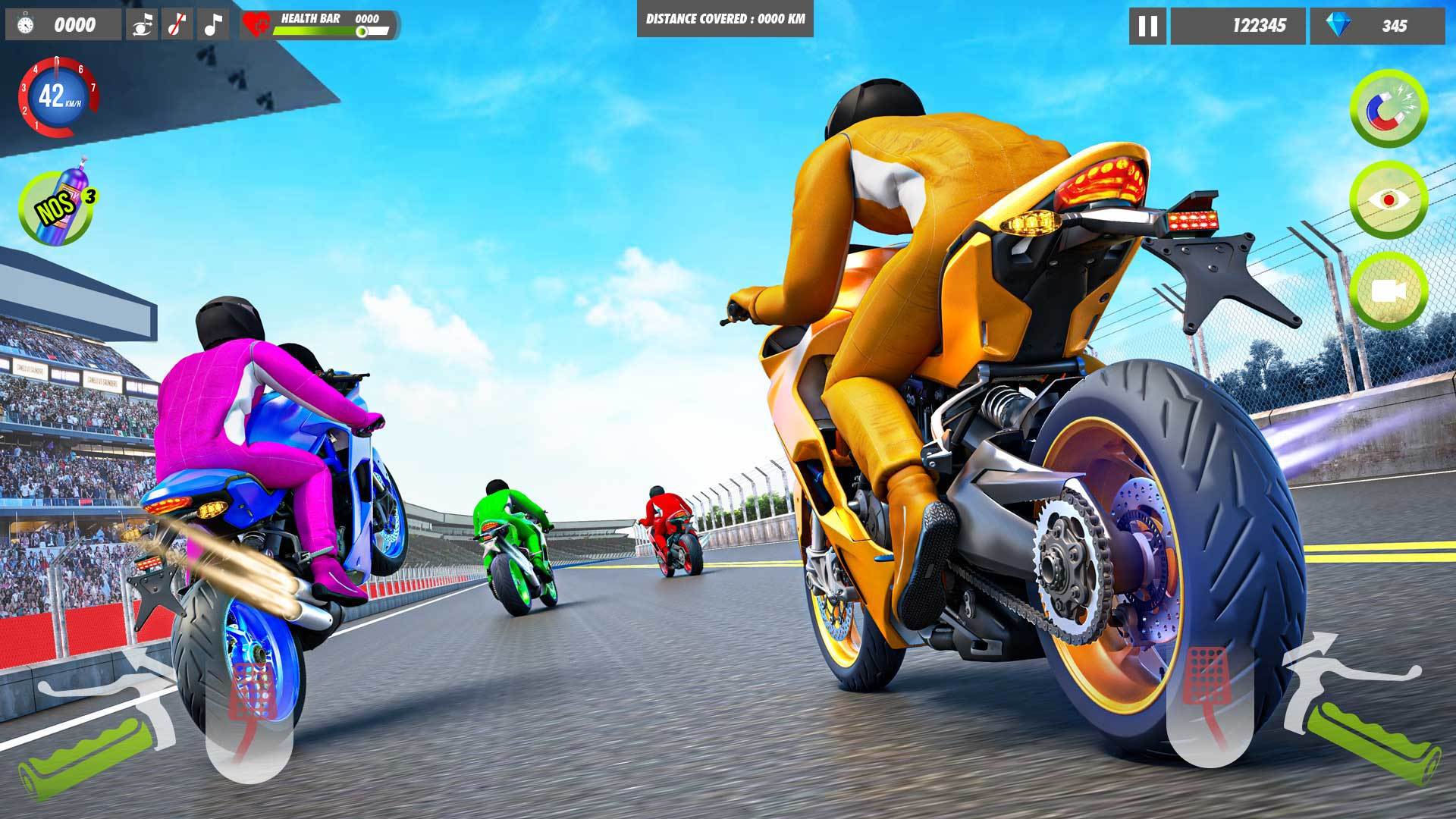
Task: Mute the music with the slashed note
Action: pyautogui.click(x=178, y=25)
